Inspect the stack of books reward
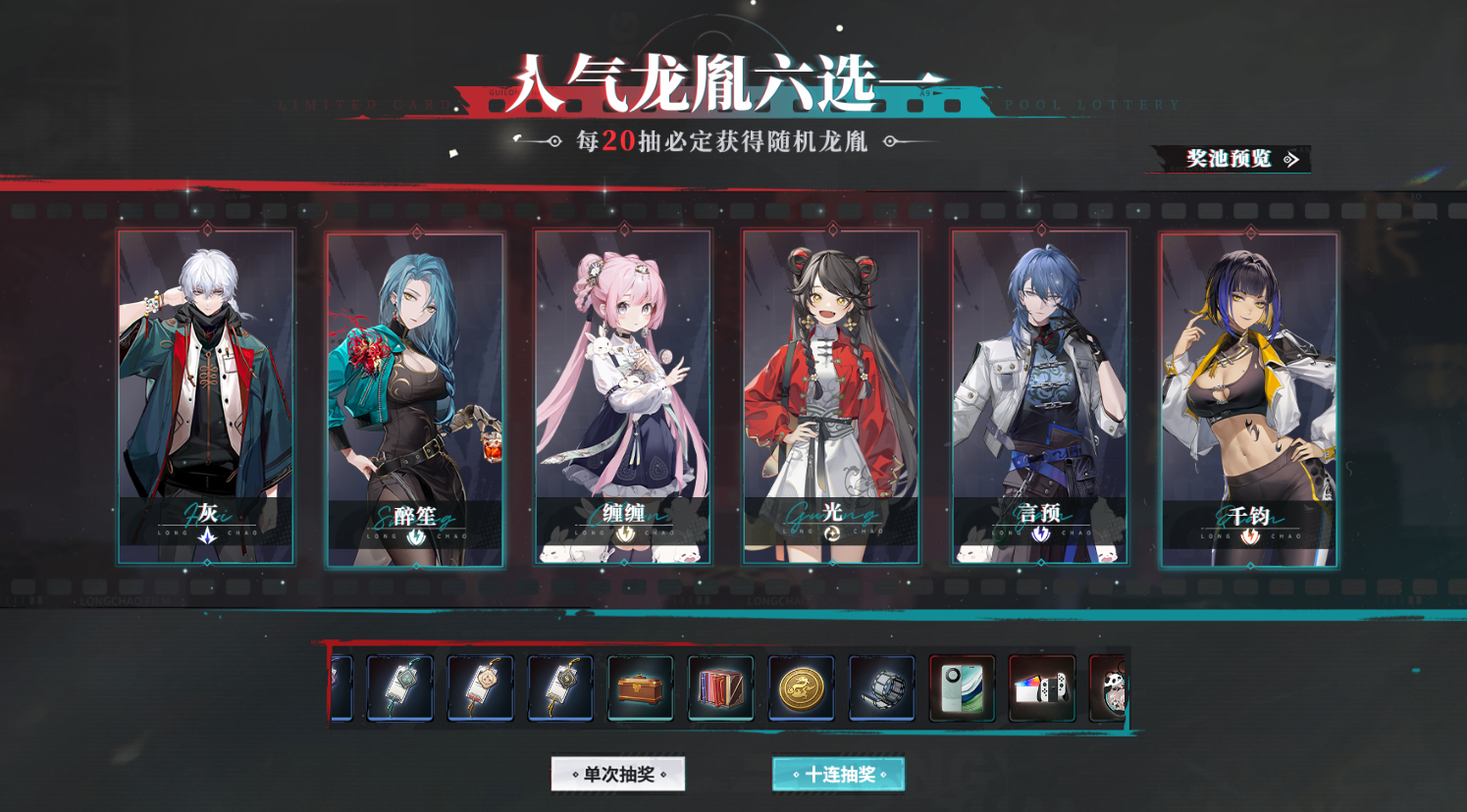 [720, 688]
